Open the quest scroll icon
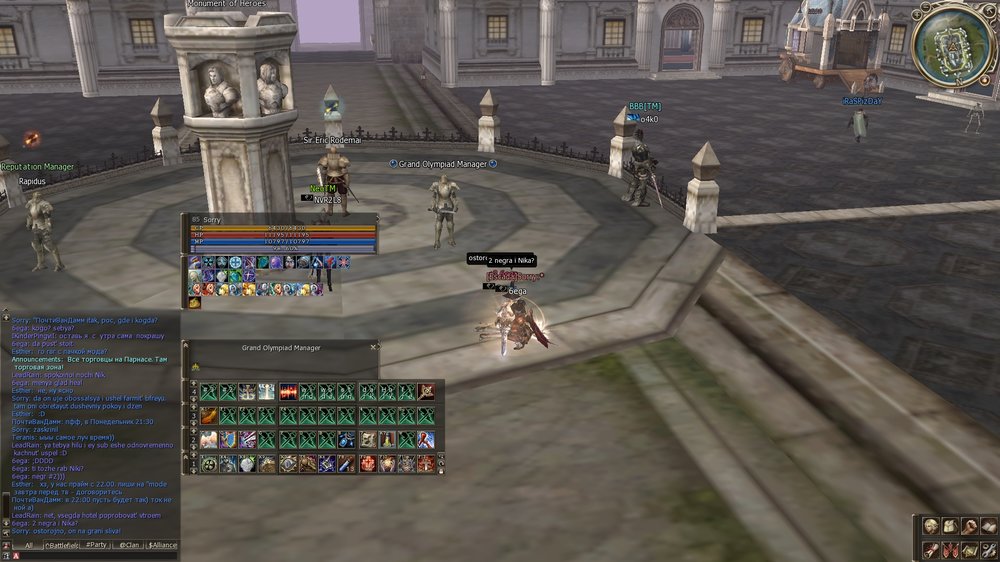The image size is (1000, 562). click(930, 549)
